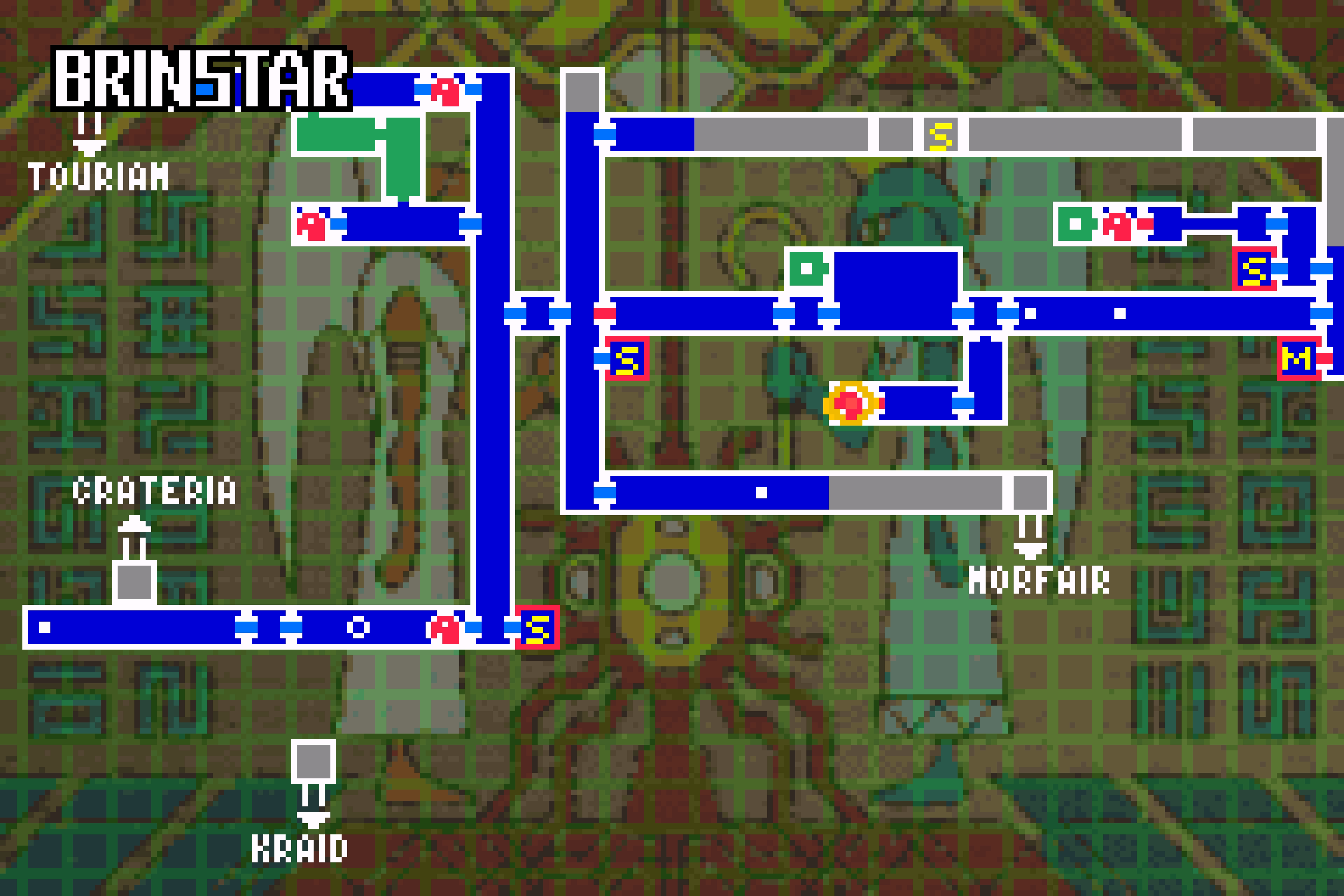Select the gray unexplored save room S
The image size is (1344, 896).
tap(940, 135)
